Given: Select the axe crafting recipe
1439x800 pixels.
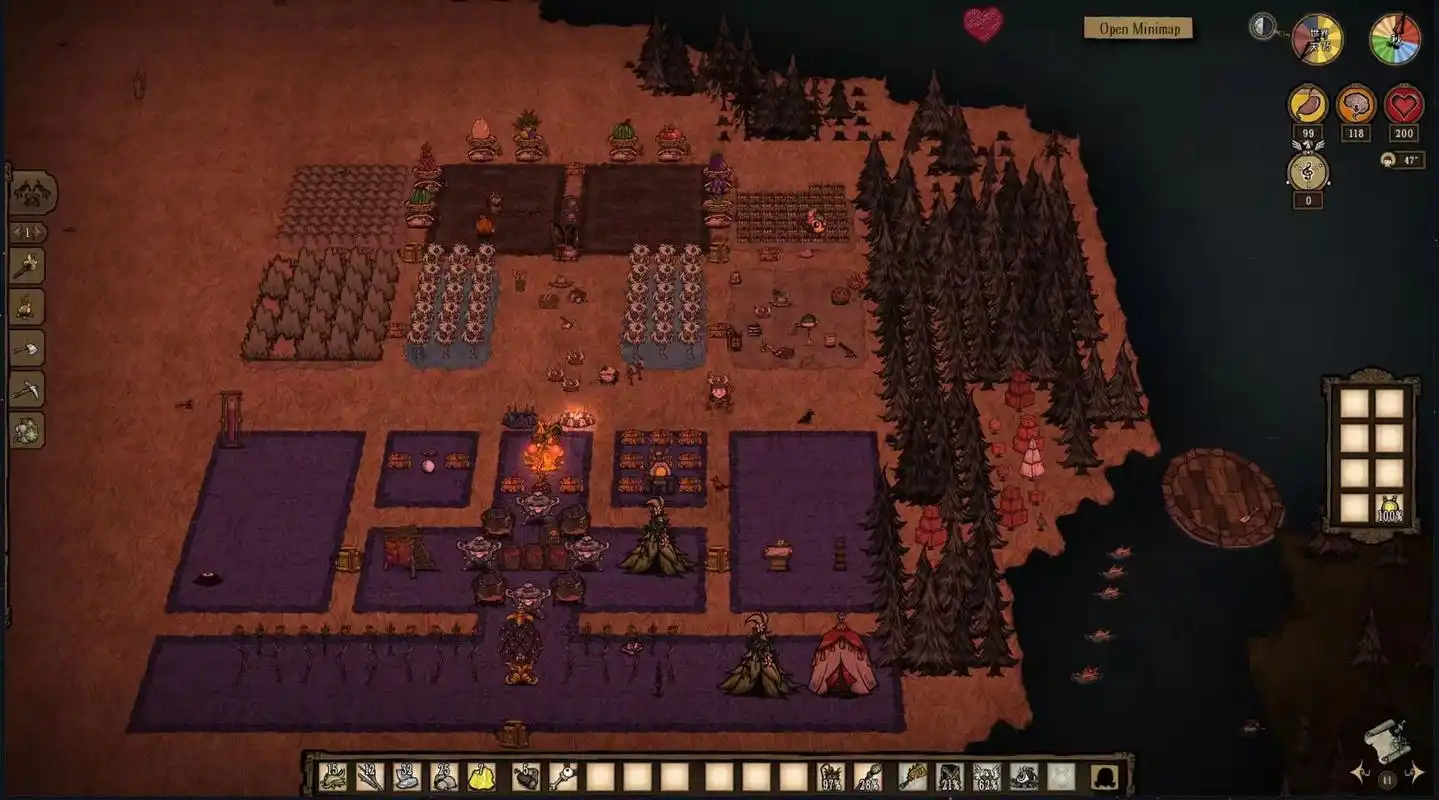Looking at the screenshot, I should click(x=27, y=348).
